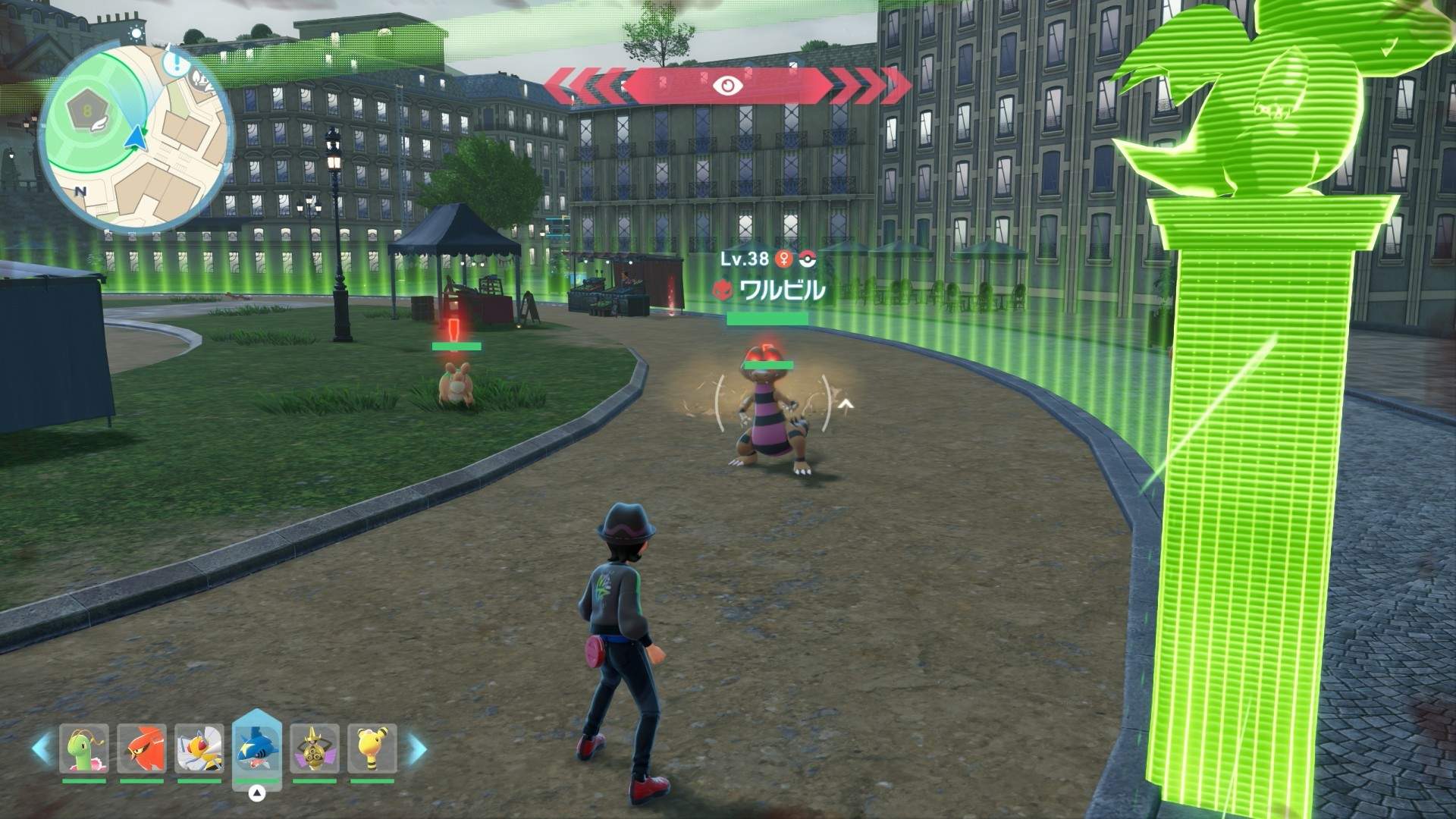Click the red eye alert banner
This screenshot has width=1456, height=819.
pos(728,86)
